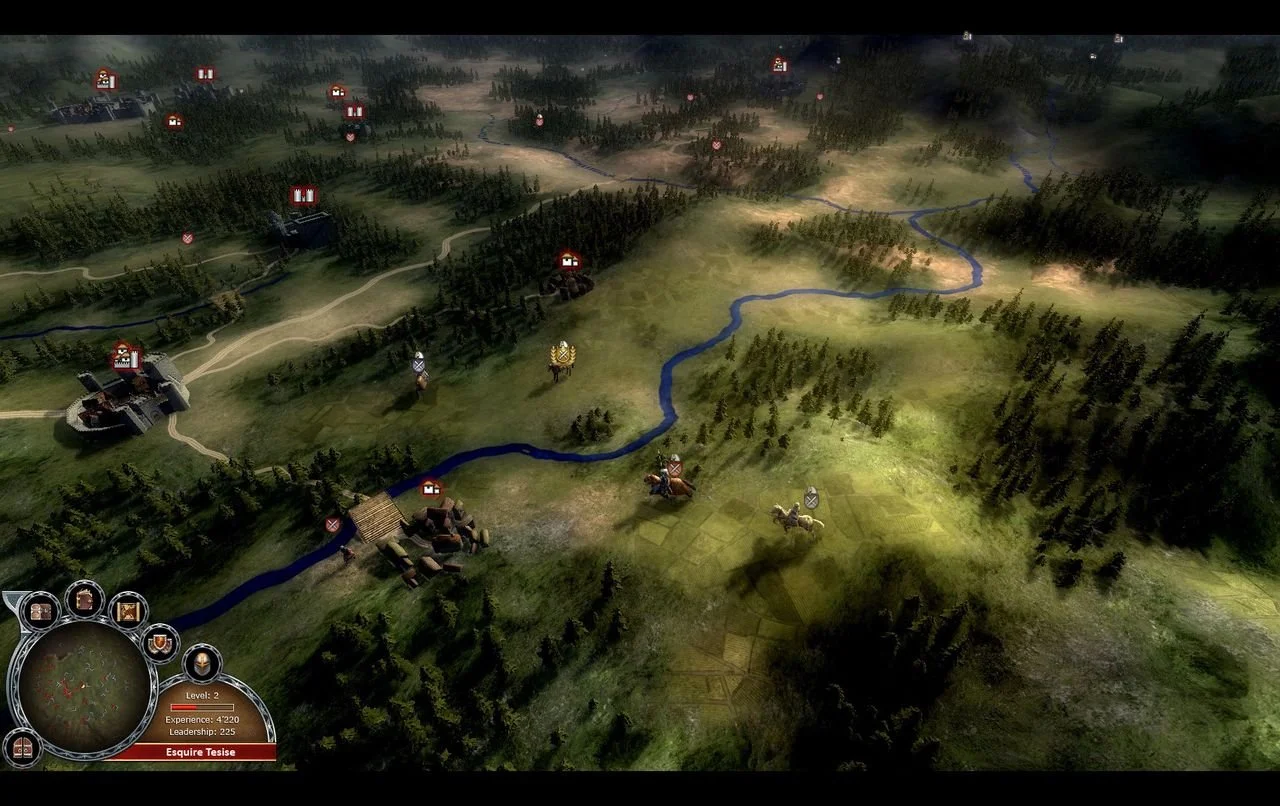Click the heart marker below the central castle

click(351, 136)
